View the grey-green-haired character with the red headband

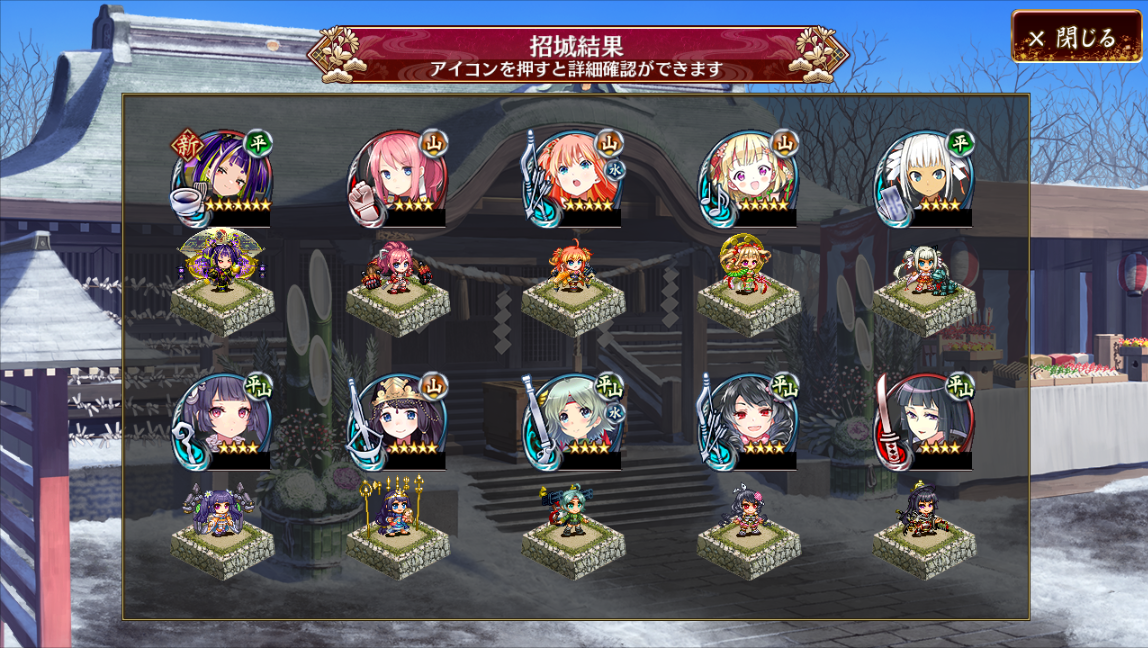573,421
